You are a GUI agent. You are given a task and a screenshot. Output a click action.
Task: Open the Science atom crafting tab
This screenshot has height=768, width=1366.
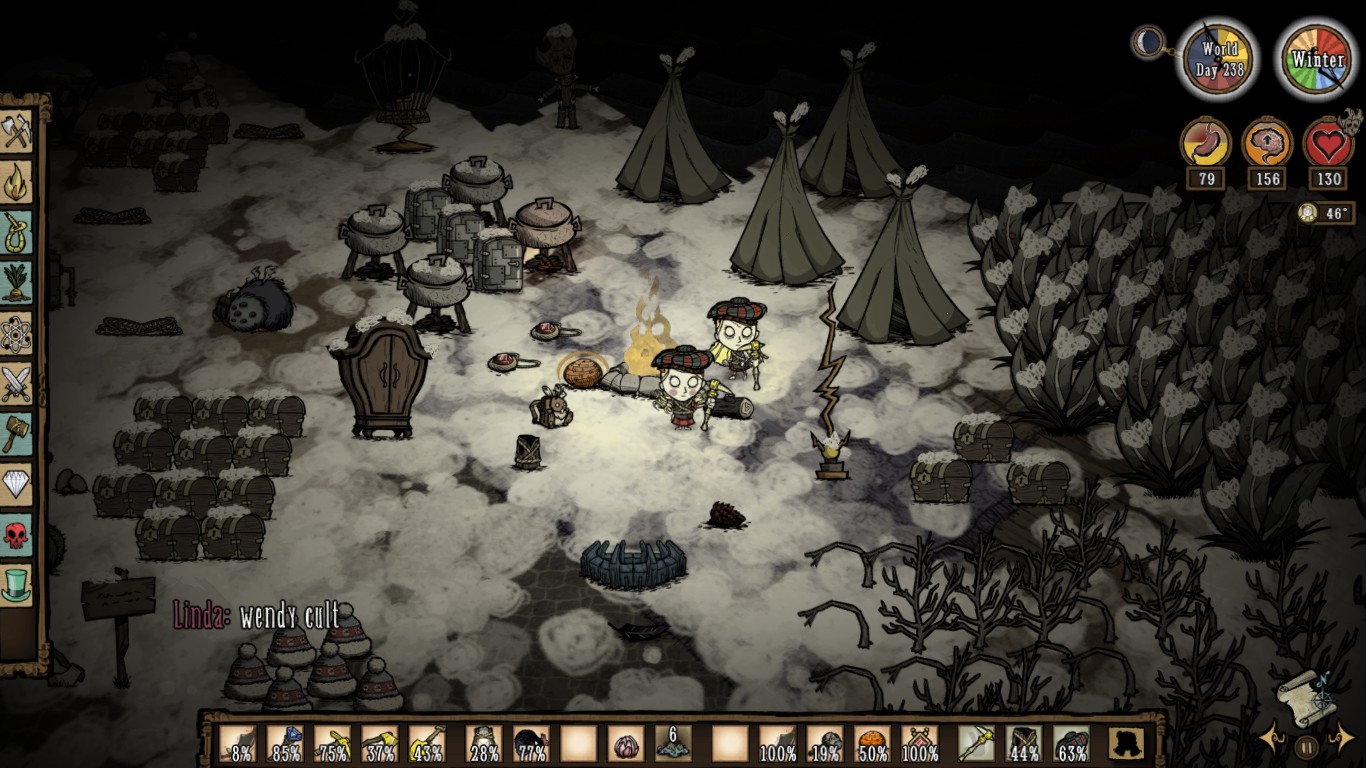17,333
